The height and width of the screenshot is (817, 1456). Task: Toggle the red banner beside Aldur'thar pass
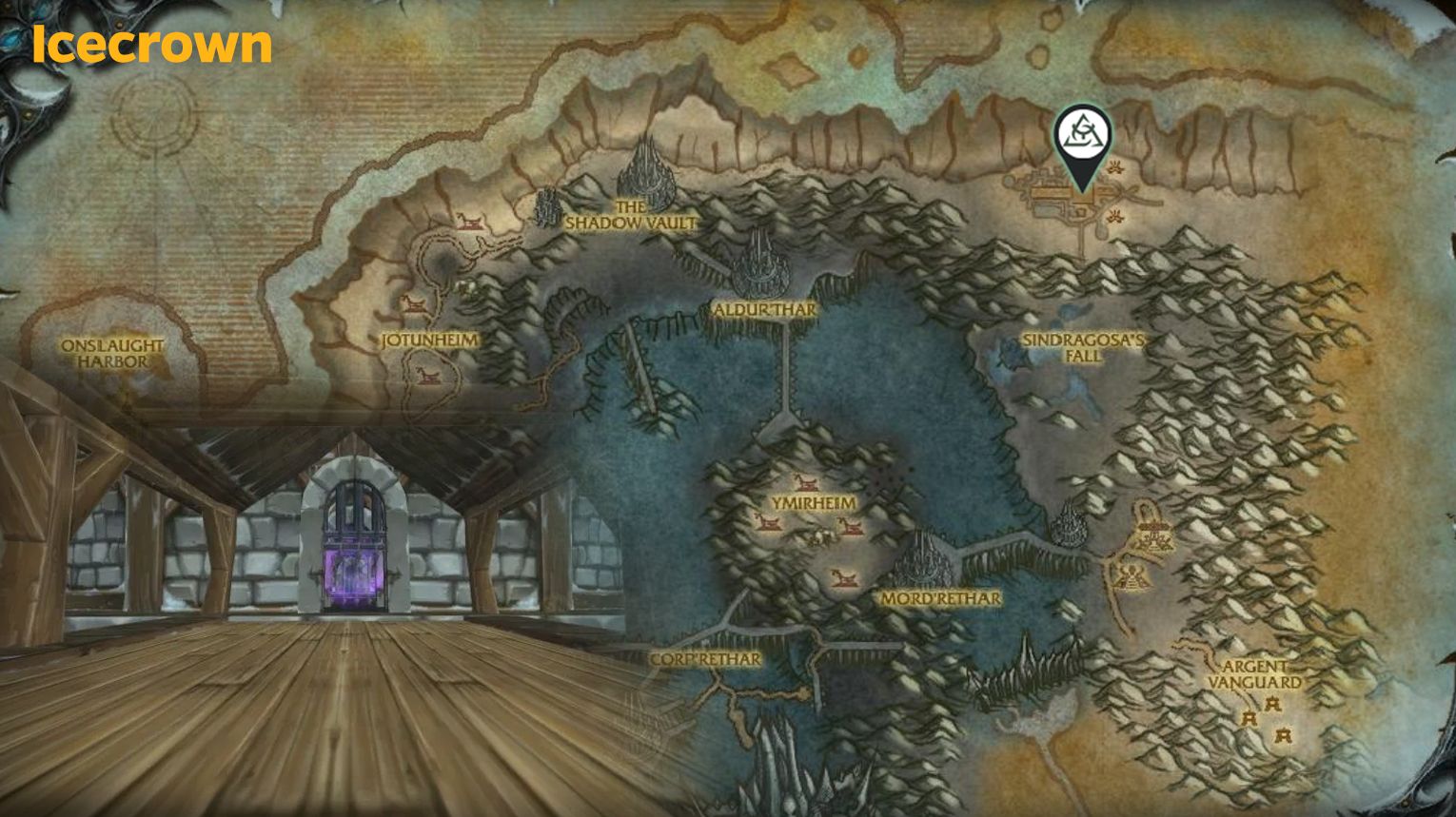[804, 483]
